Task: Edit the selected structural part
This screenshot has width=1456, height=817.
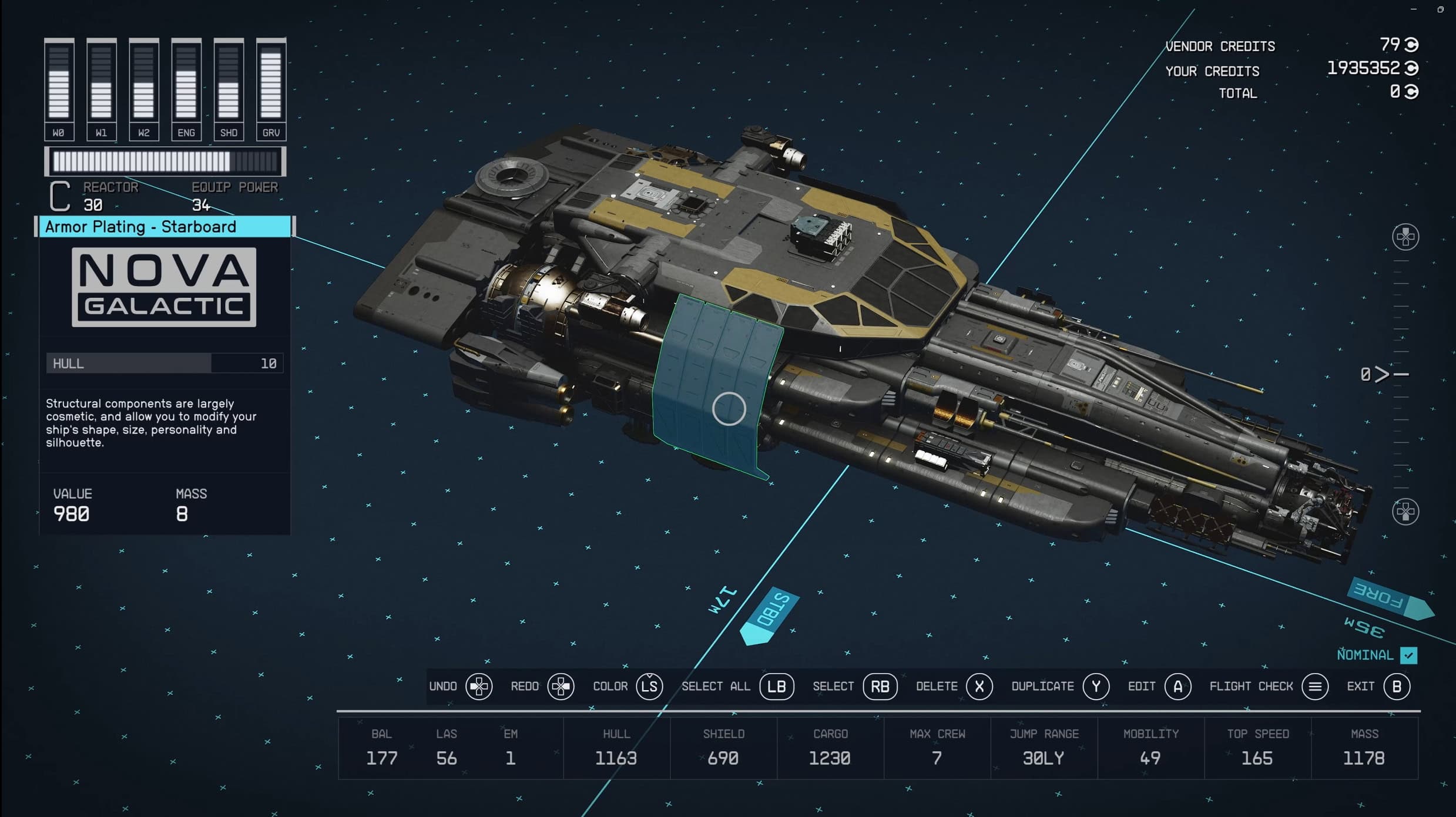Action: [1177, 686]
